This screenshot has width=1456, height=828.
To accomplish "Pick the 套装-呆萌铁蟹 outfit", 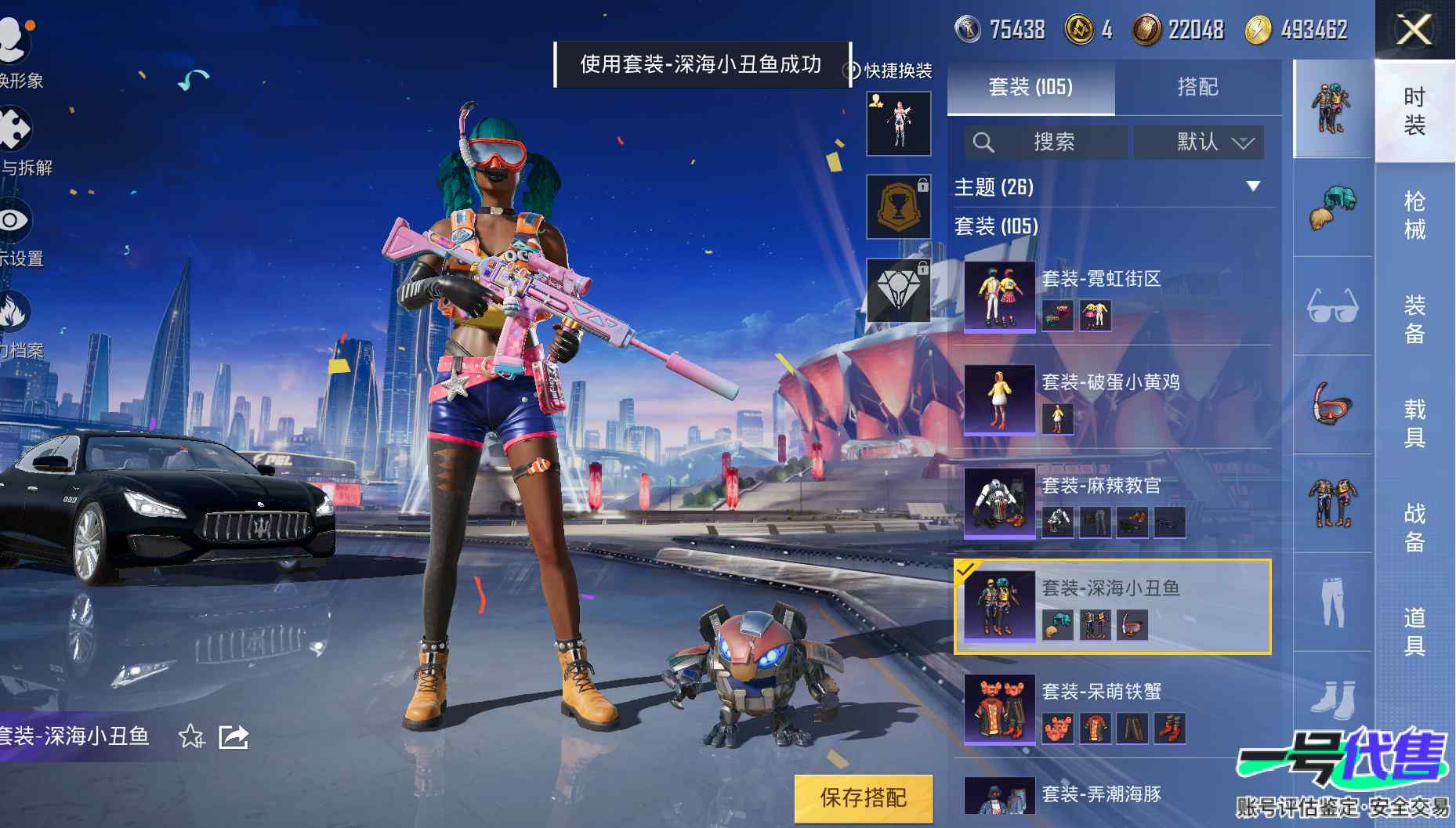I will tap(1111, 709).
